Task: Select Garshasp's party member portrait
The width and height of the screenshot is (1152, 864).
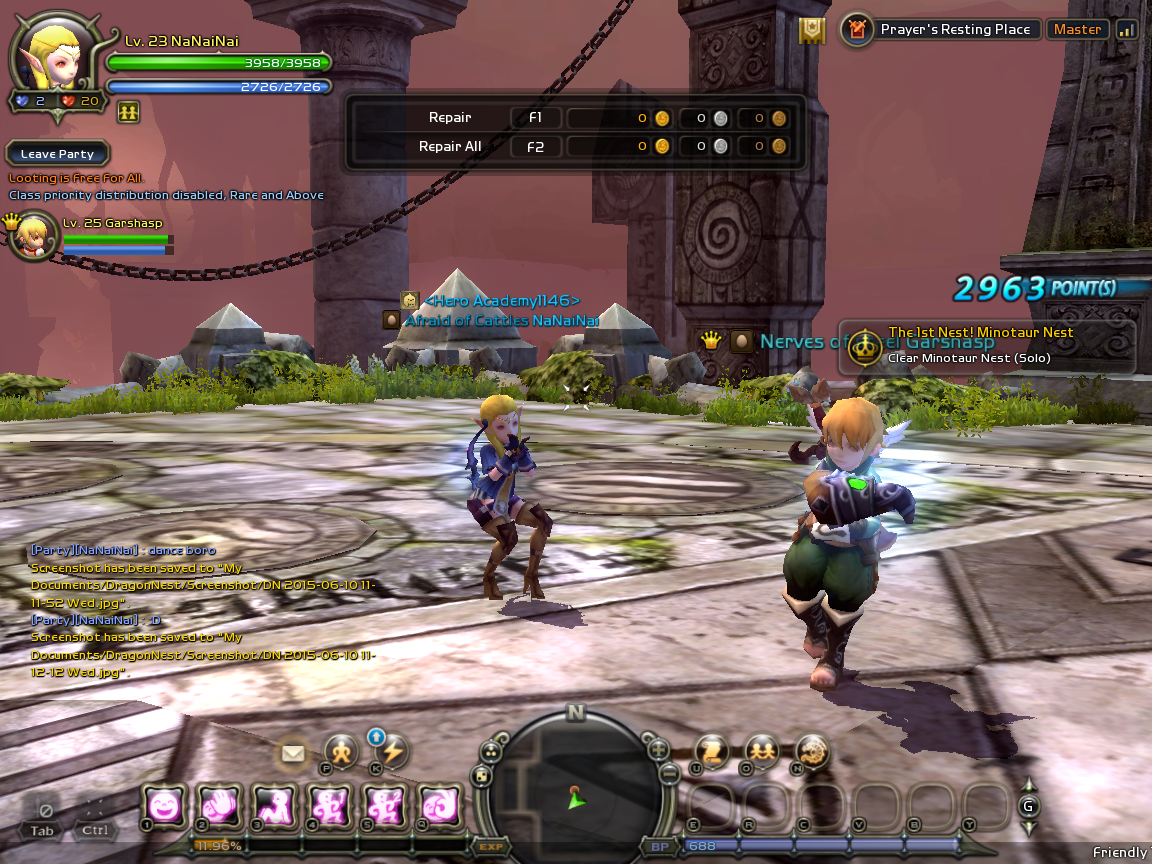Action: [34, 236]
